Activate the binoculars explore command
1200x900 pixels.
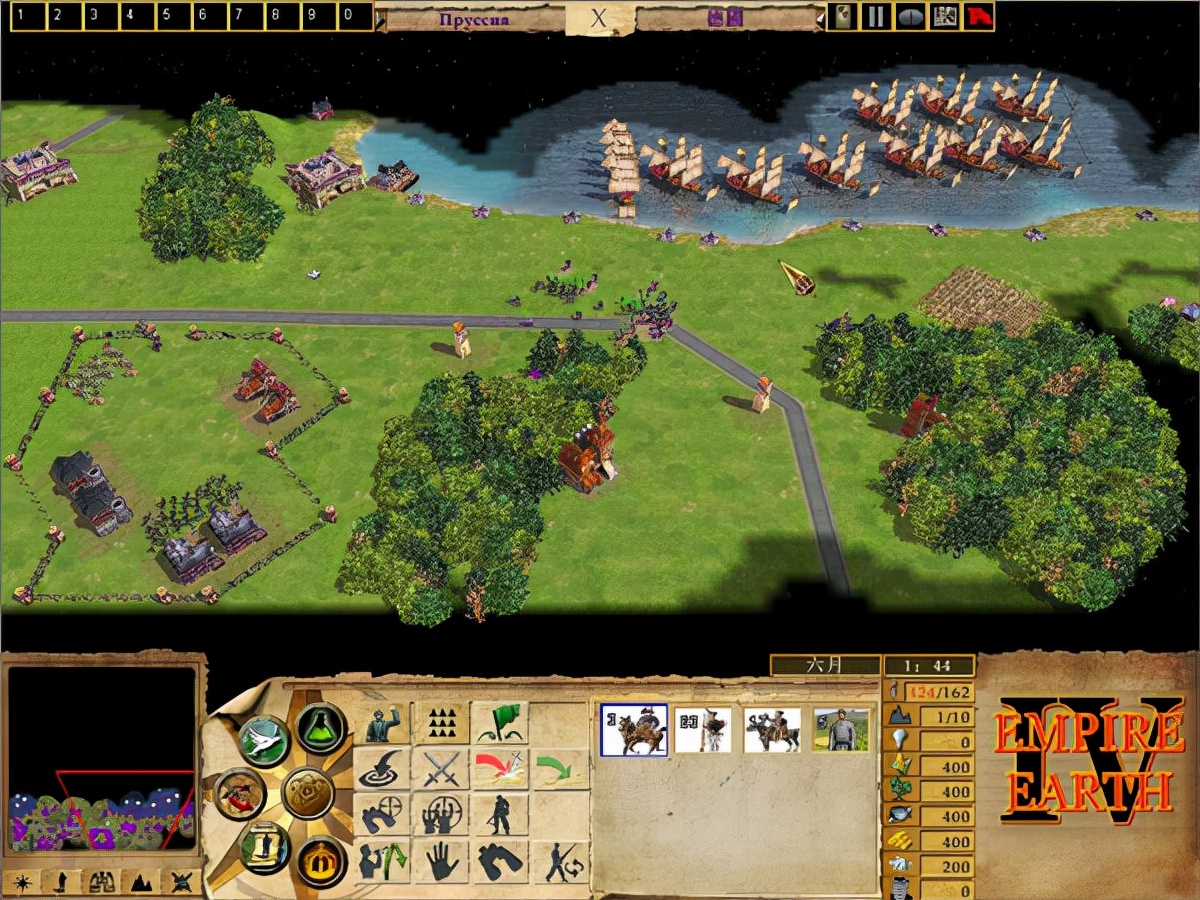click(x=500, y=860)
